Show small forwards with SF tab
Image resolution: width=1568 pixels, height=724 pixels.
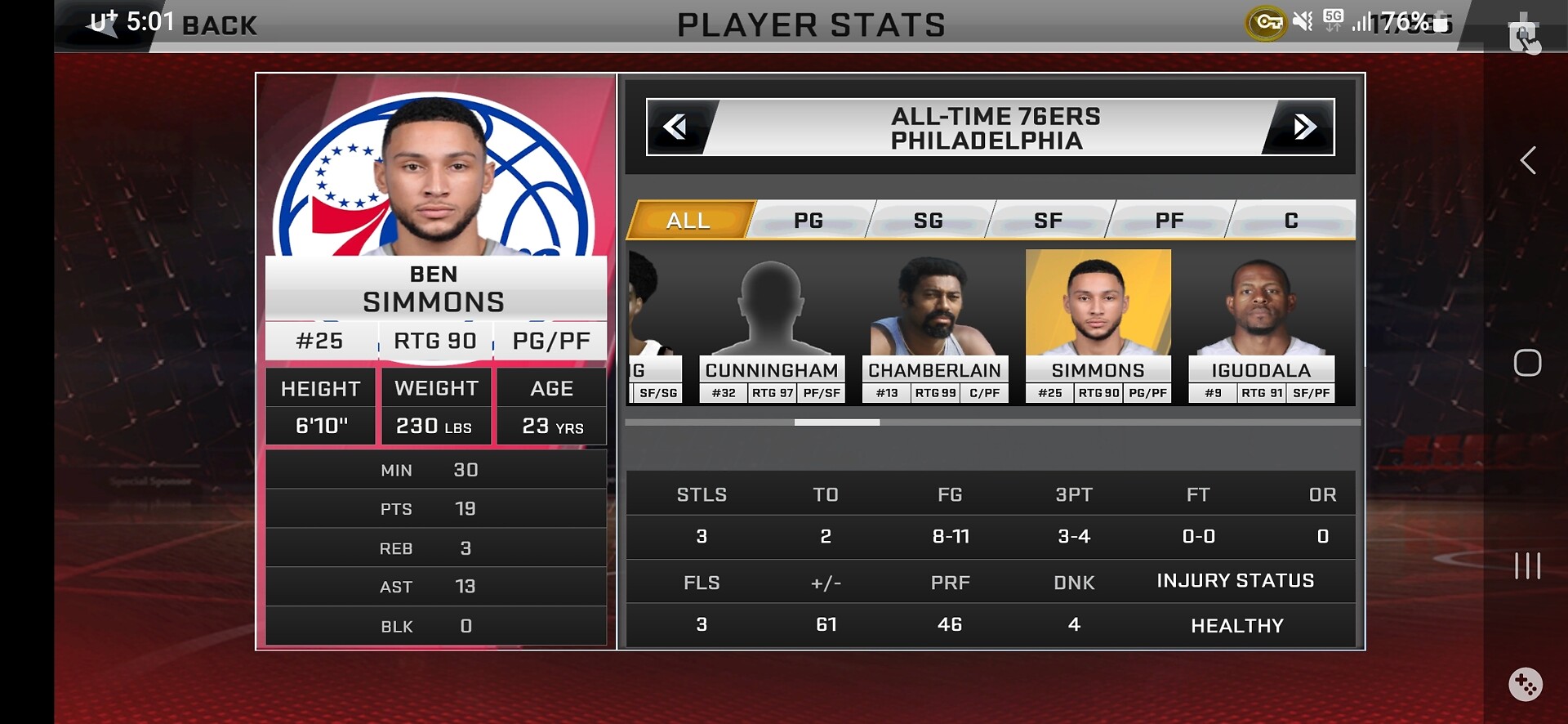click(1049, 221)
